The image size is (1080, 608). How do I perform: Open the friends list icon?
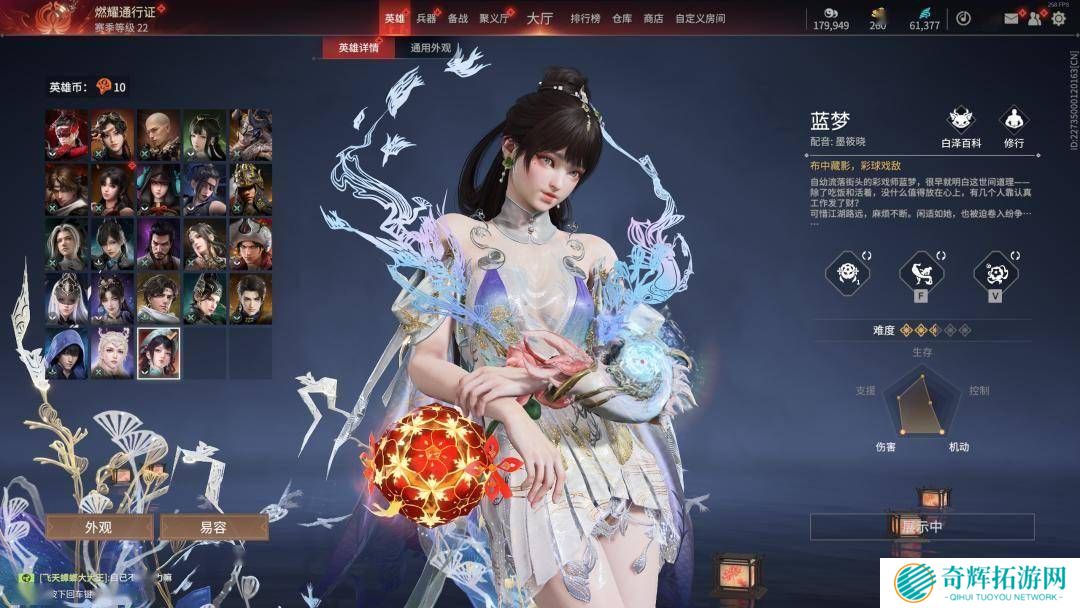click(1036, 18)
